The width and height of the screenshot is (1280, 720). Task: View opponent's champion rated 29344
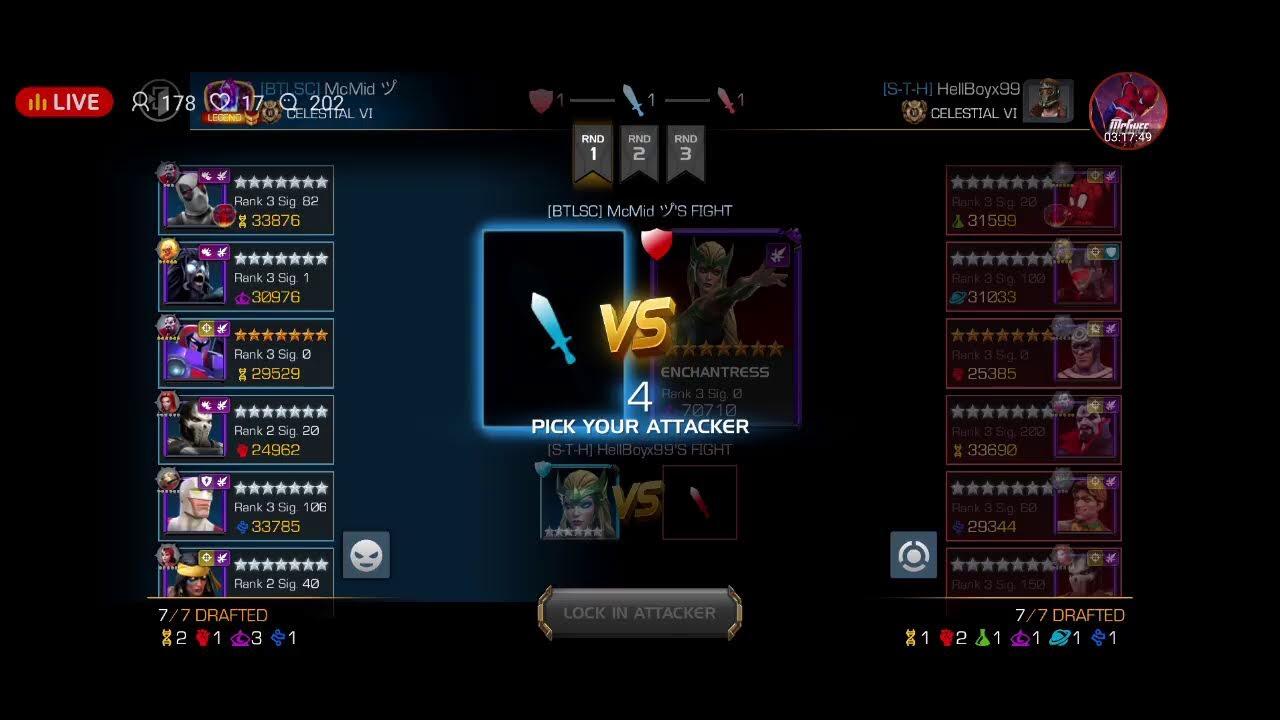(x=1033, y=507)
